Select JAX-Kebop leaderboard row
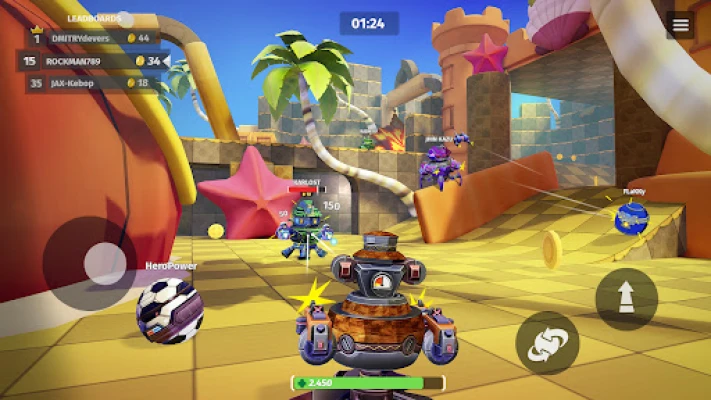This screenshot has width=711, height=400. tap(90, 83)
